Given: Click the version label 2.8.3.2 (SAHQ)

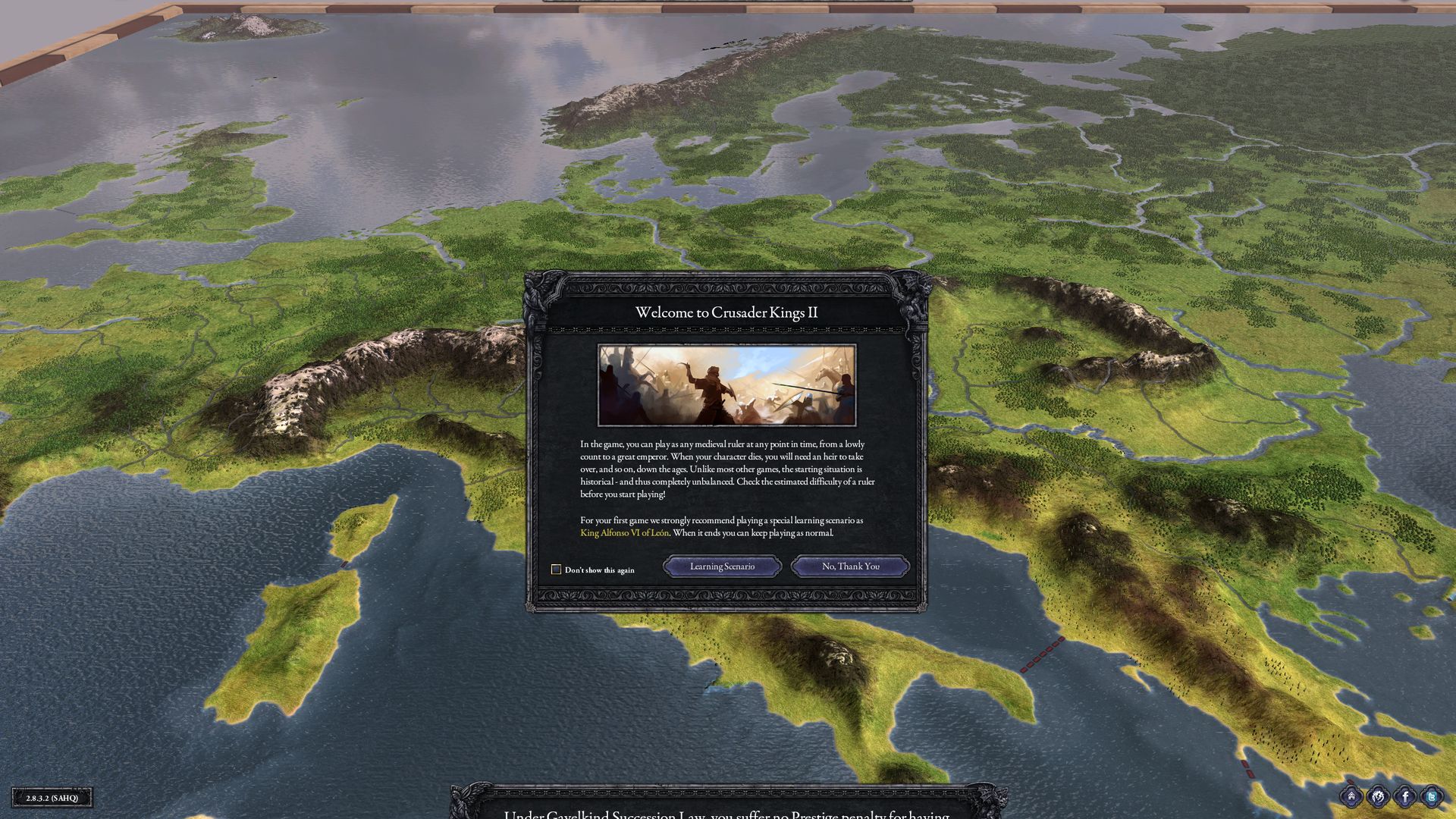Looking at the screenshot, I should tap(53, 797).
